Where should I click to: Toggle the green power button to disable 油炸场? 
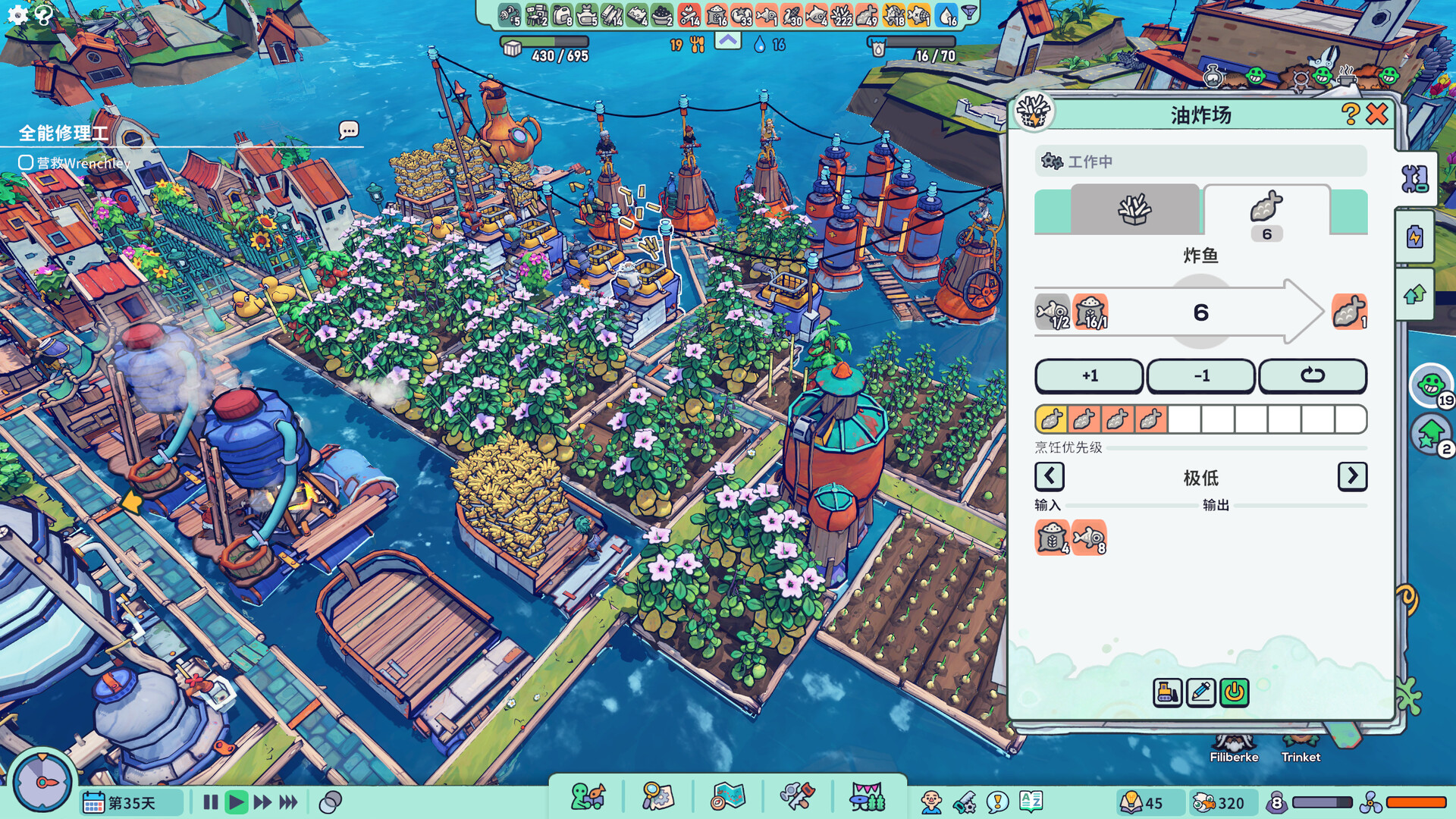(1234, 692)
